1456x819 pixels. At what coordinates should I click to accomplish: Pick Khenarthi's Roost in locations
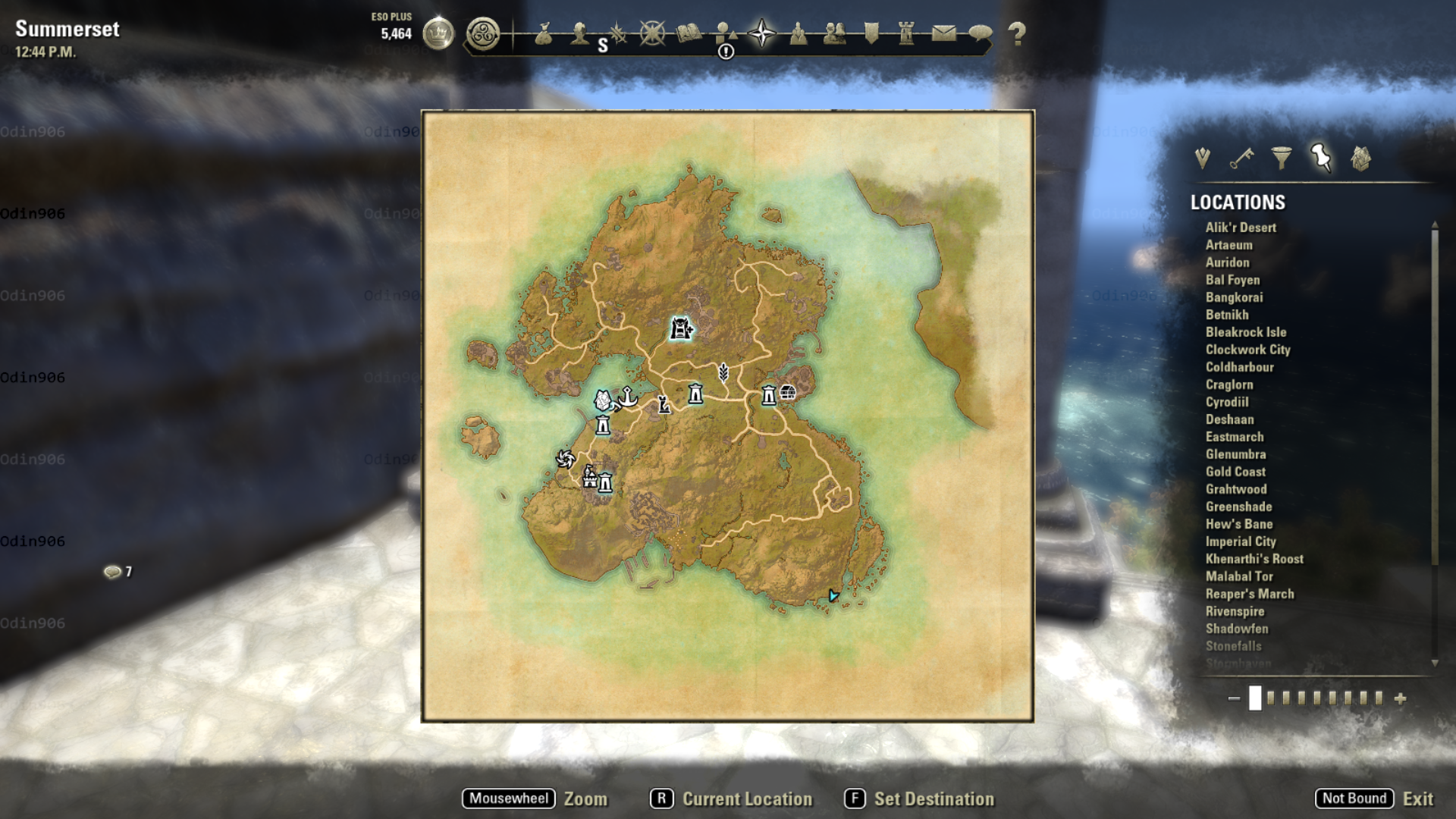[x=1254, y=559]
